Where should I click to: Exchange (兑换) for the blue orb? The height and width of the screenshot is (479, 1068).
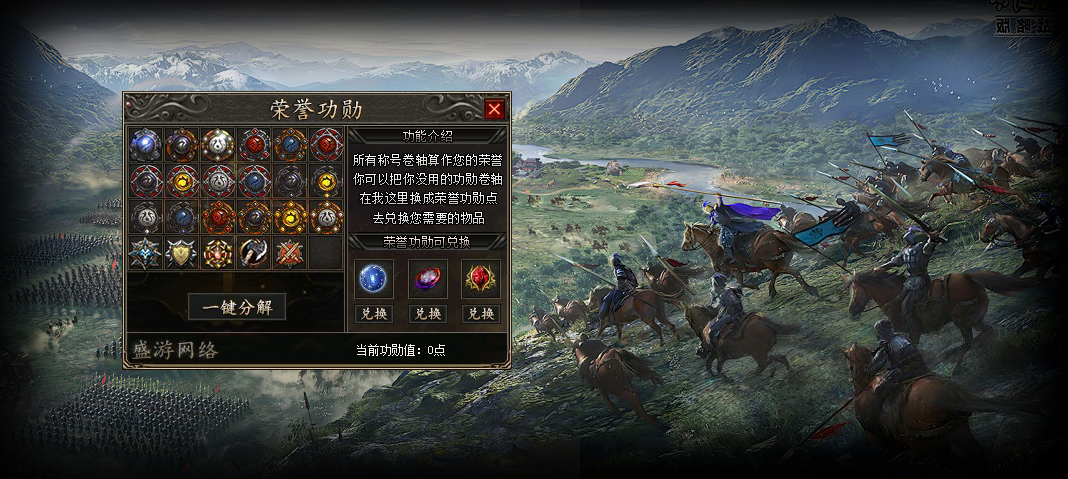tap(373, 313)
